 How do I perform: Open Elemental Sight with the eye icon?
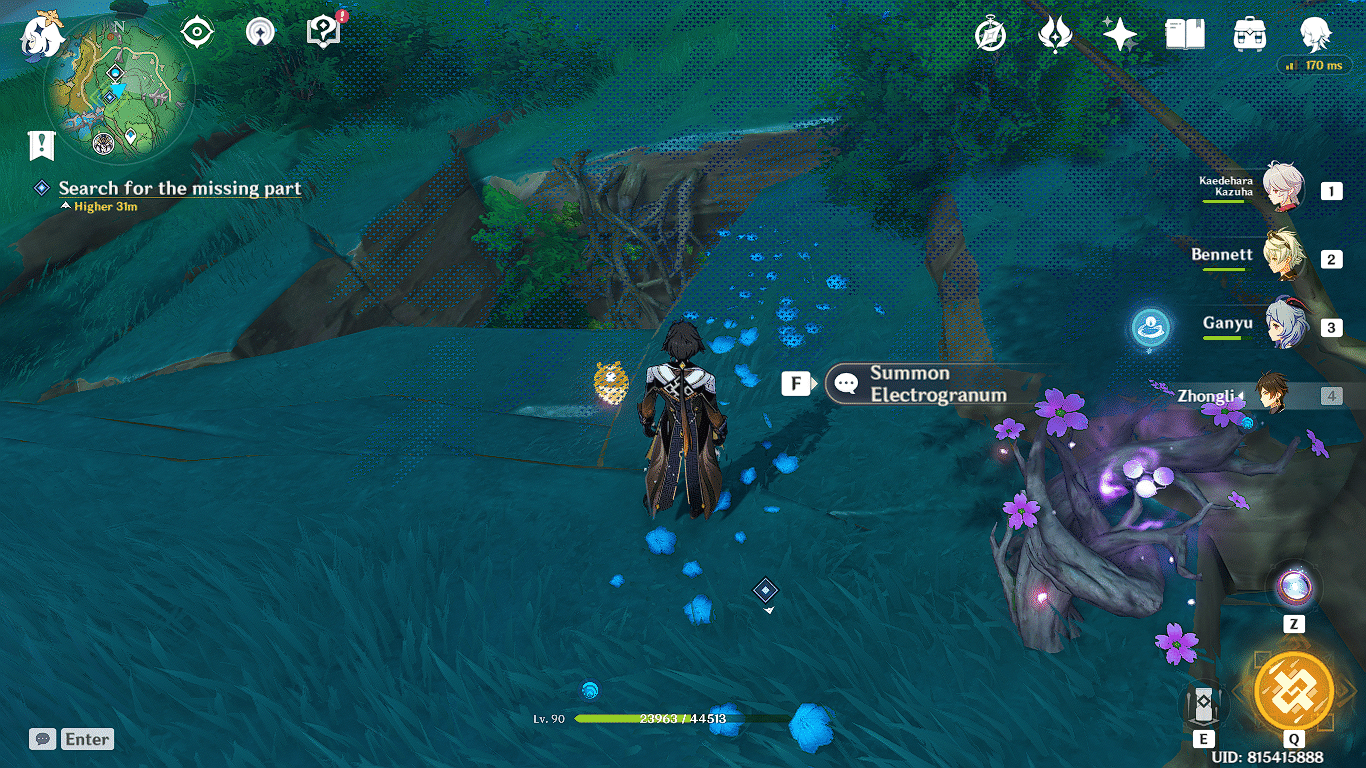coord(196,31)
